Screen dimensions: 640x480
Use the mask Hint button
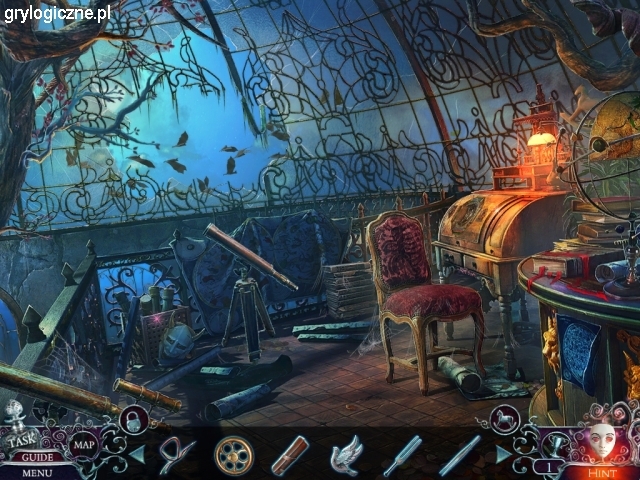[601, 445]
